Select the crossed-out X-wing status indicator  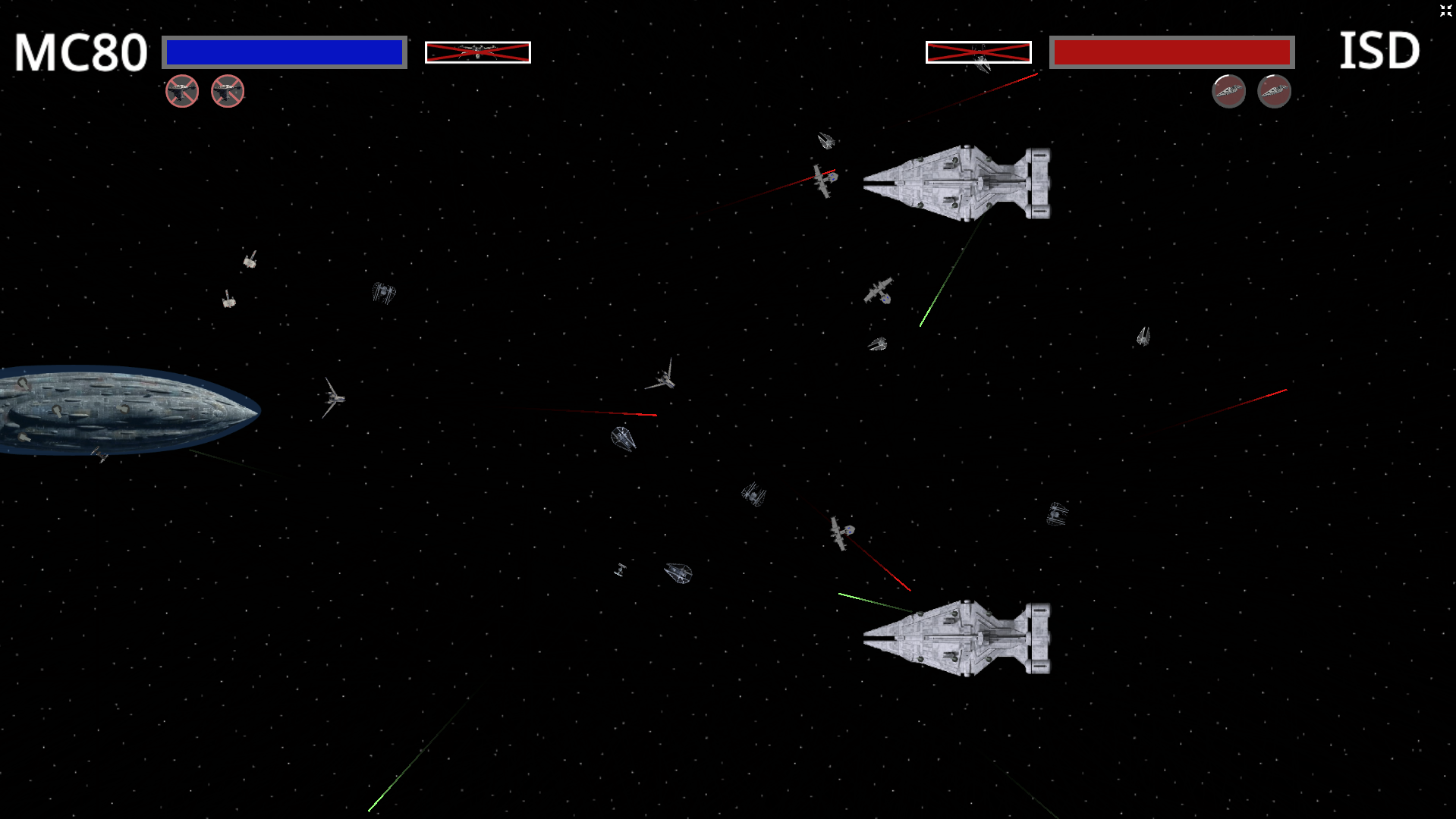[477, 52]
